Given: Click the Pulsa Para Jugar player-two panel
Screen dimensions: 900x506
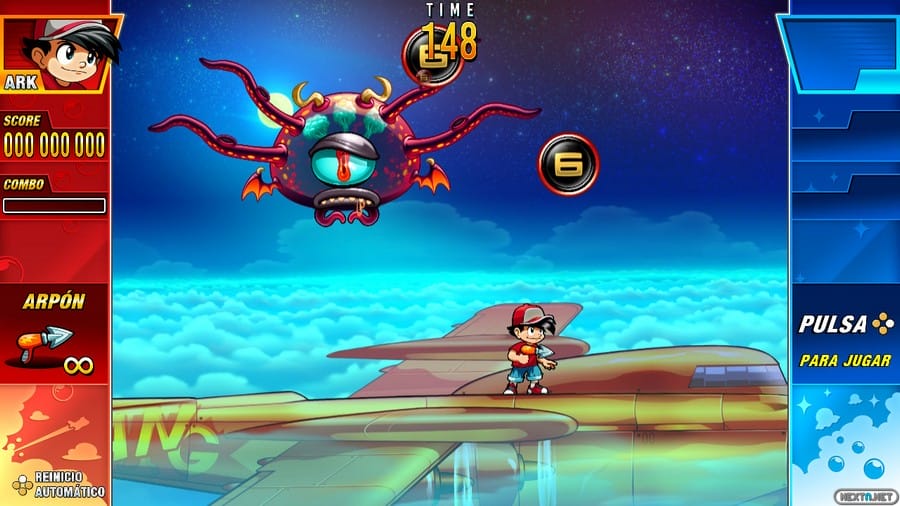Looking at the screenshot, I should tap(845, 340).
